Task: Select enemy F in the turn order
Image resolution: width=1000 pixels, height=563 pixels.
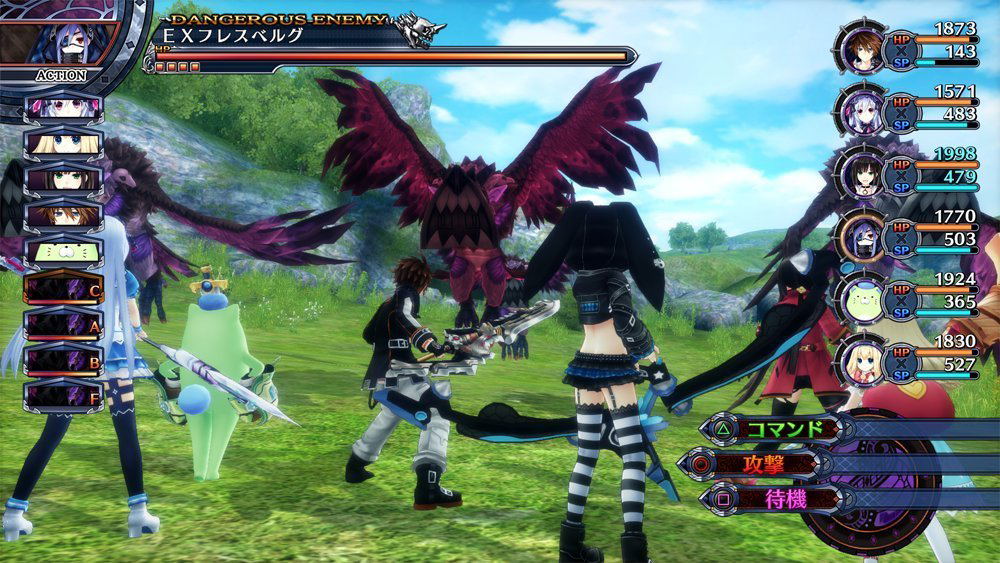Action: (x=62, y=394)
